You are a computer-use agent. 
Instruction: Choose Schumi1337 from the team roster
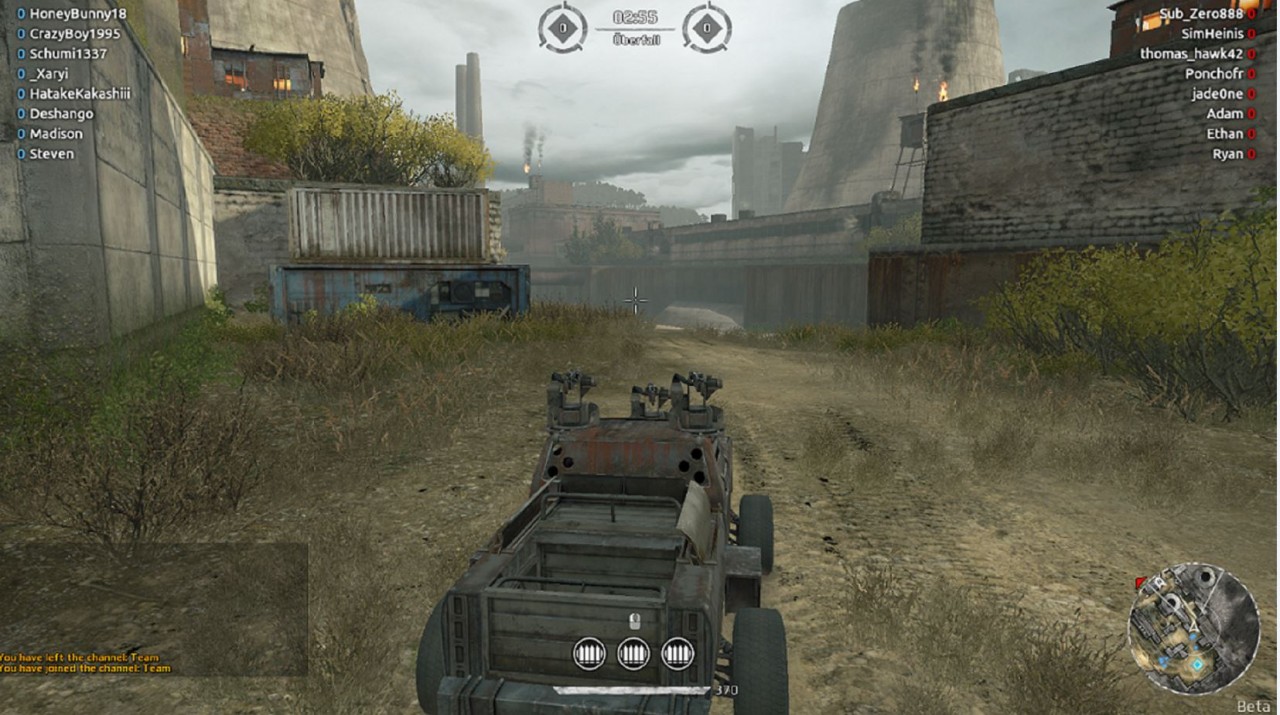[x=68, y=54]
